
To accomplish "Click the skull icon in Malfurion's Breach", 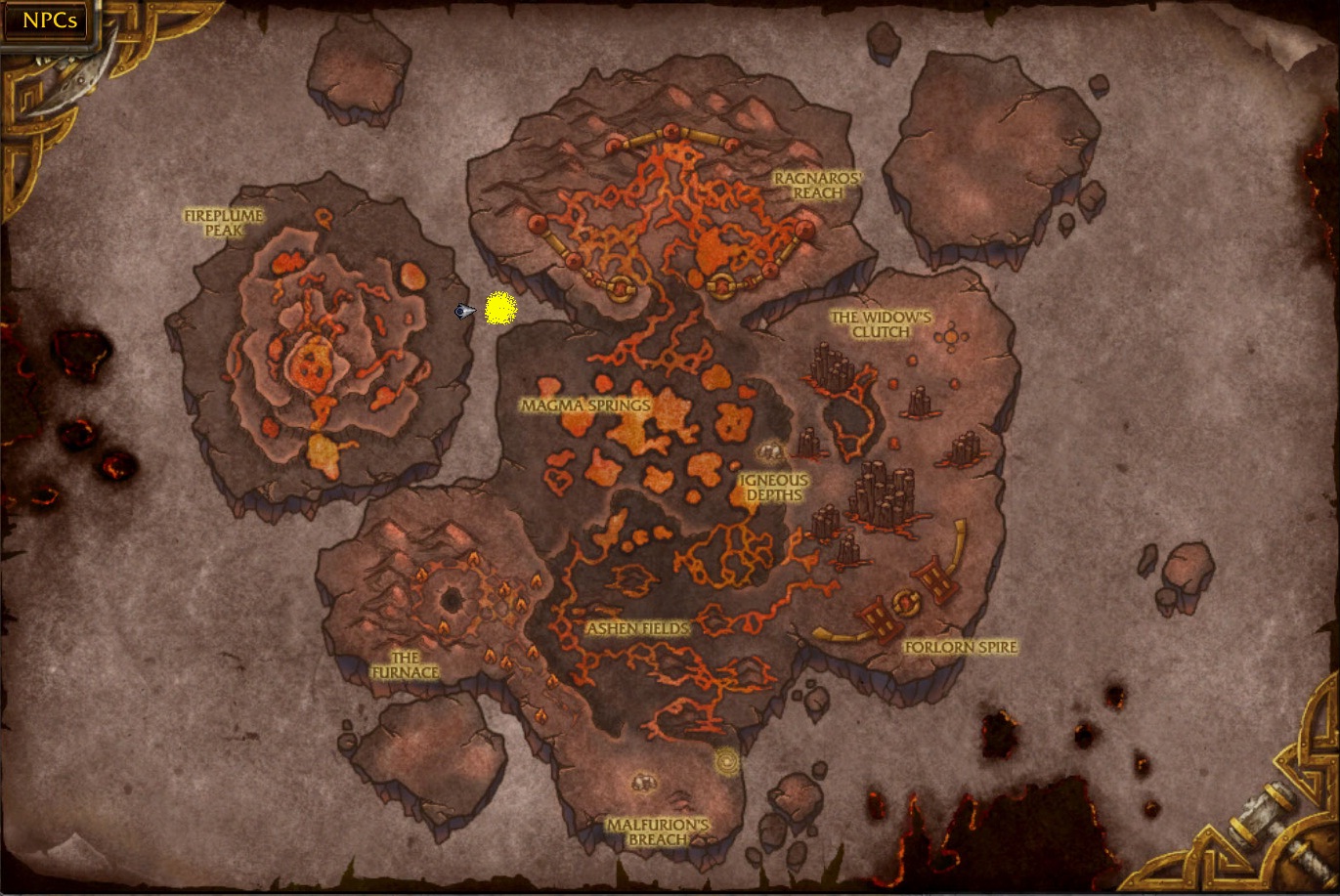I will point(643,783).
